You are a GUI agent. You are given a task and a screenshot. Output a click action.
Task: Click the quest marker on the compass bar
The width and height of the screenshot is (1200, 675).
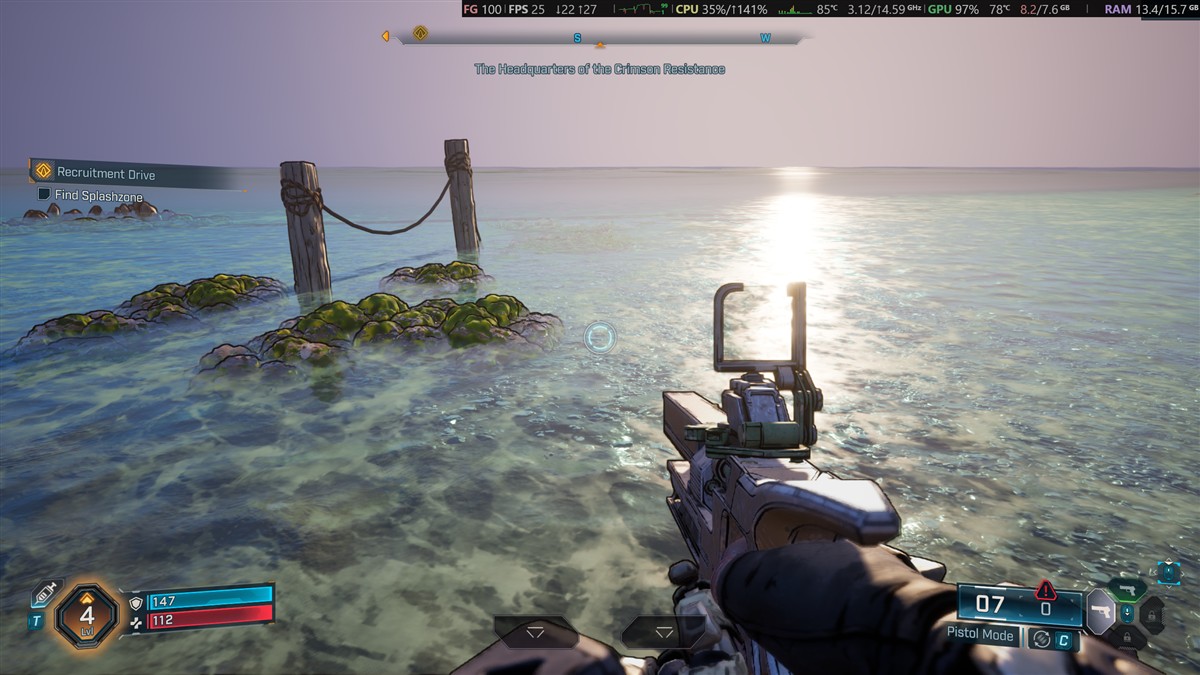point(420,34)
